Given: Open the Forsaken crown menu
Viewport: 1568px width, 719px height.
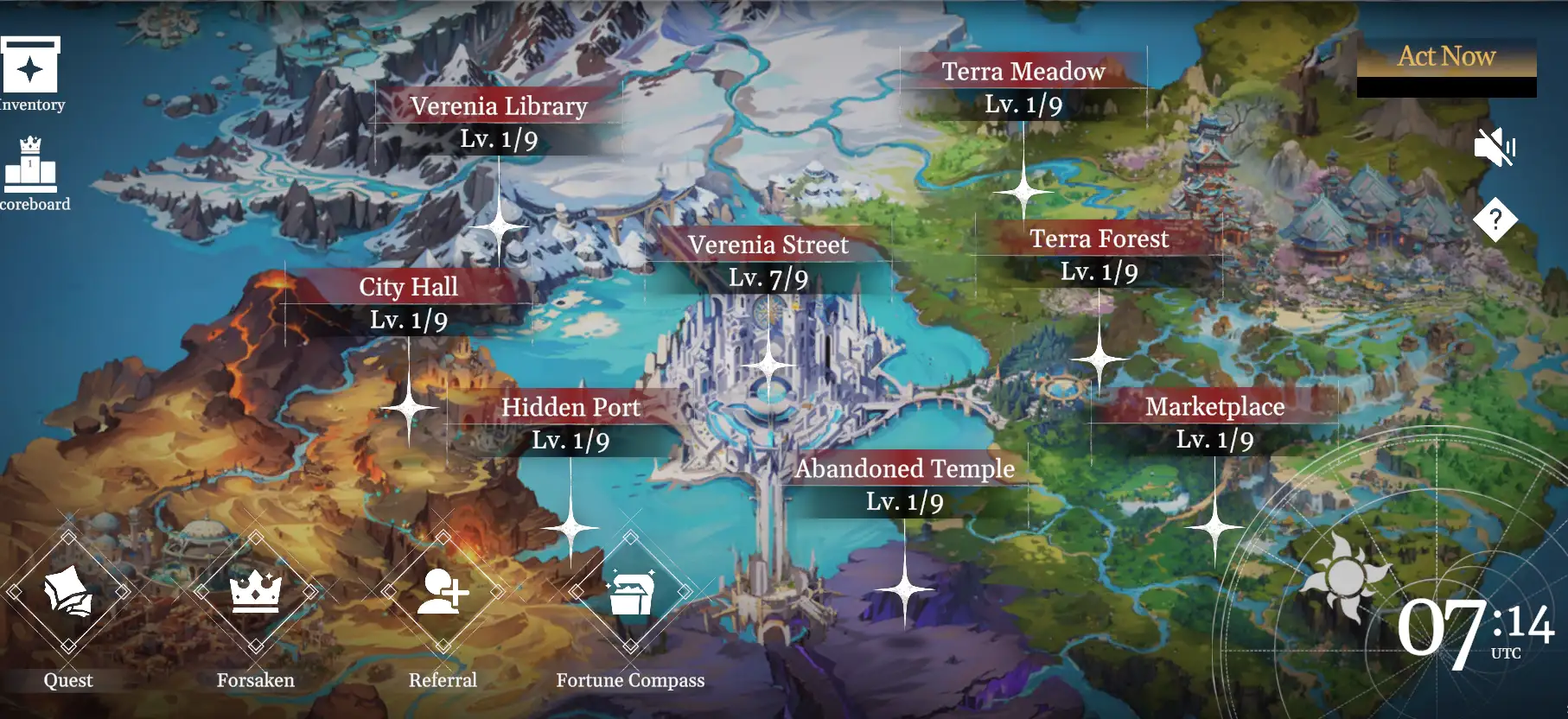Looking at the screenshot, I should coord(256,593).
